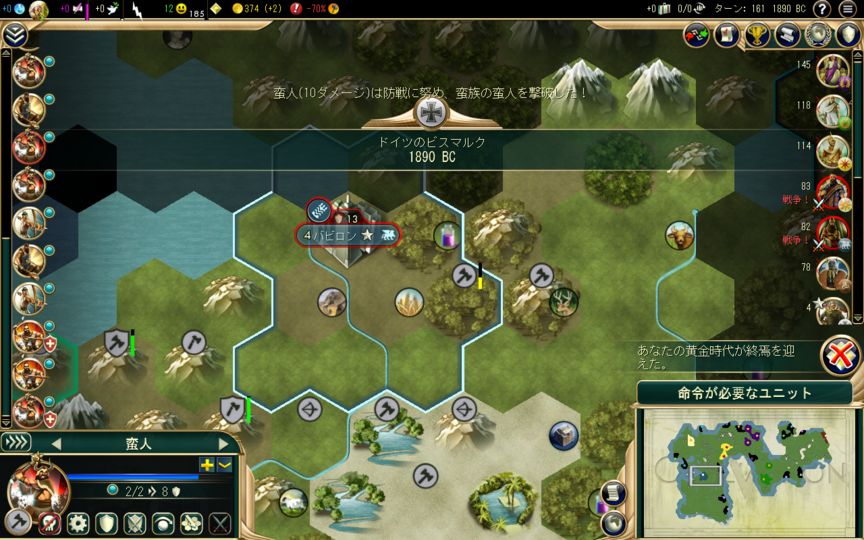Viewport: 864px width, 540px height.
Task: Open the top-left chevron info panel dropdown
Action: pyautogui.click(x=14, y=35)
